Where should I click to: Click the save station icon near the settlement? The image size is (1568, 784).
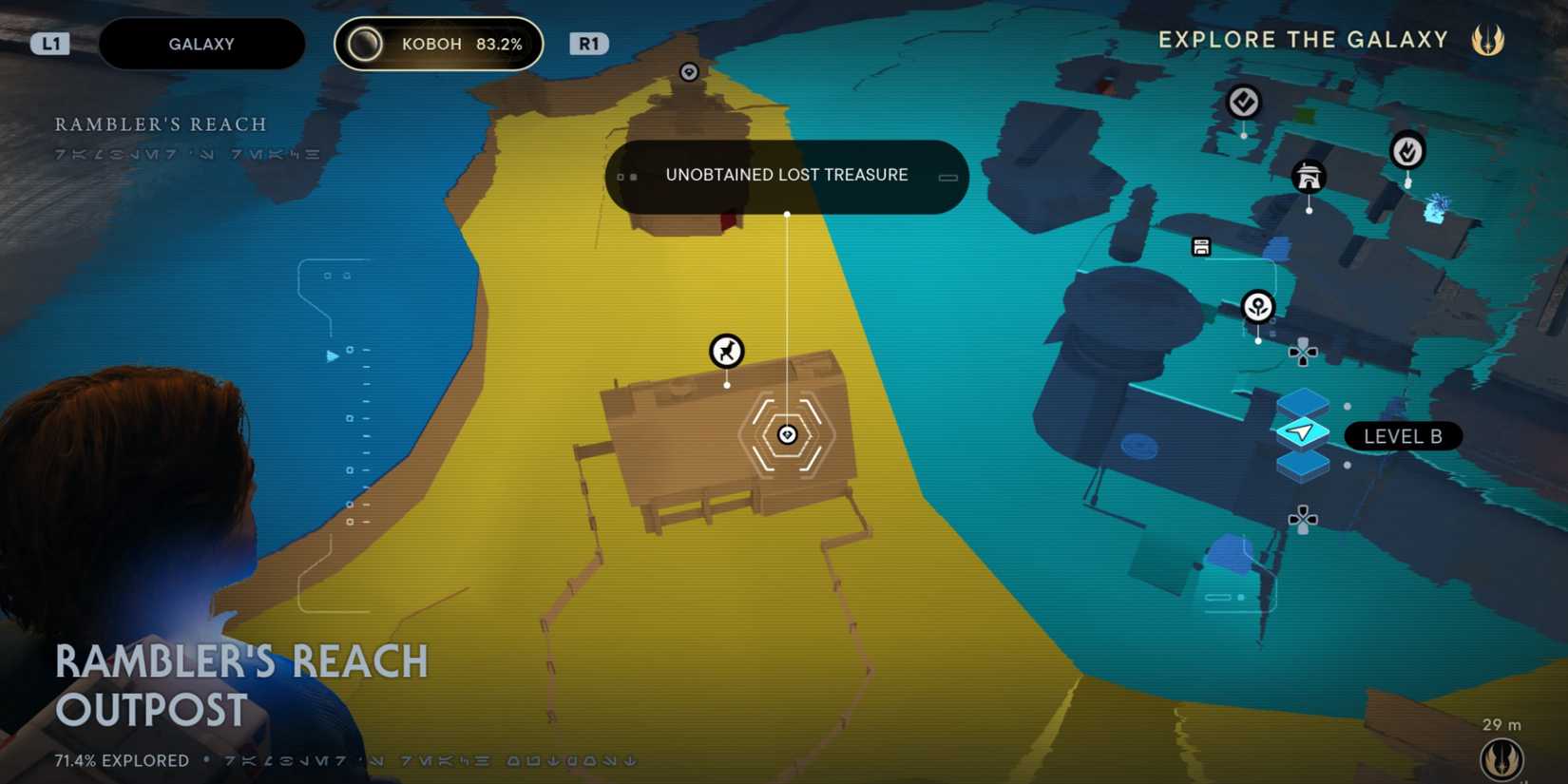(1202, 245)
